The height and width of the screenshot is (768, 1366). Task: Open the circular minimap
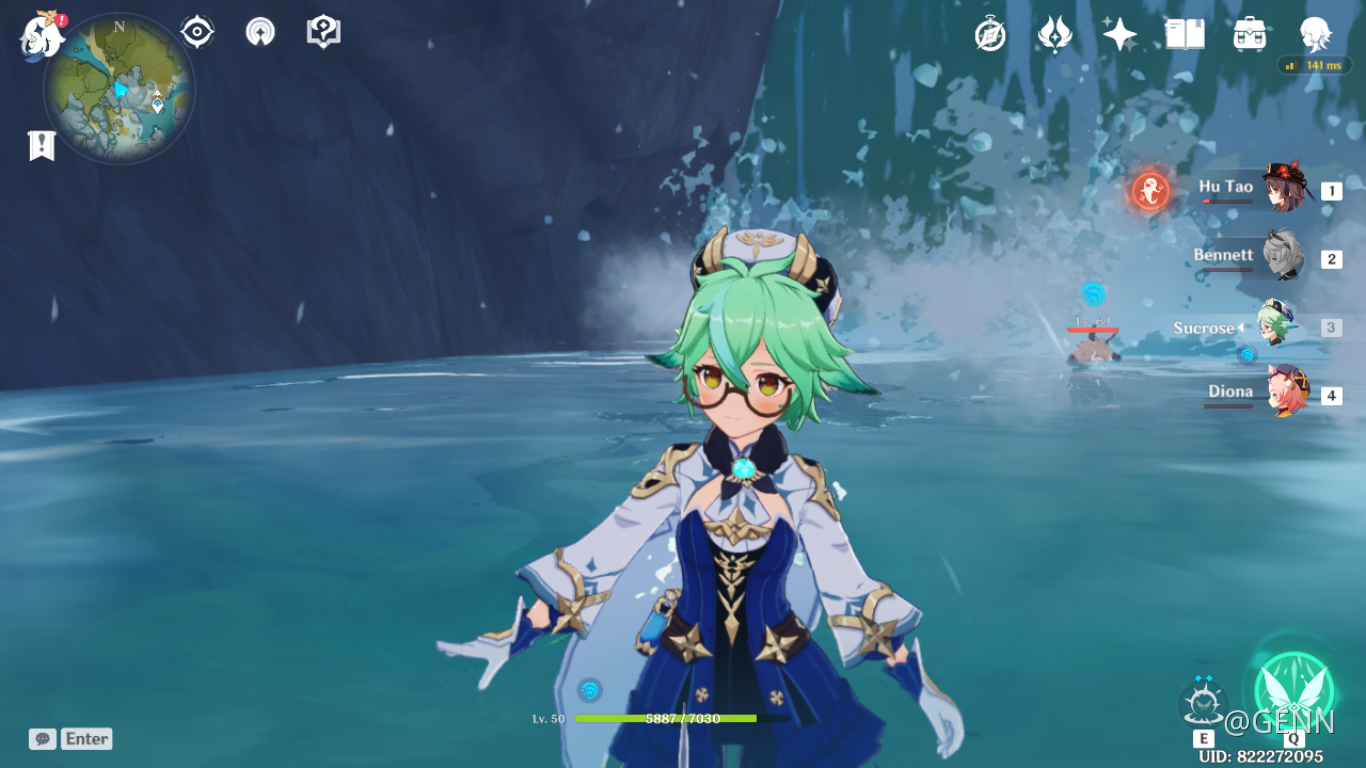click(x=119, y=88)
